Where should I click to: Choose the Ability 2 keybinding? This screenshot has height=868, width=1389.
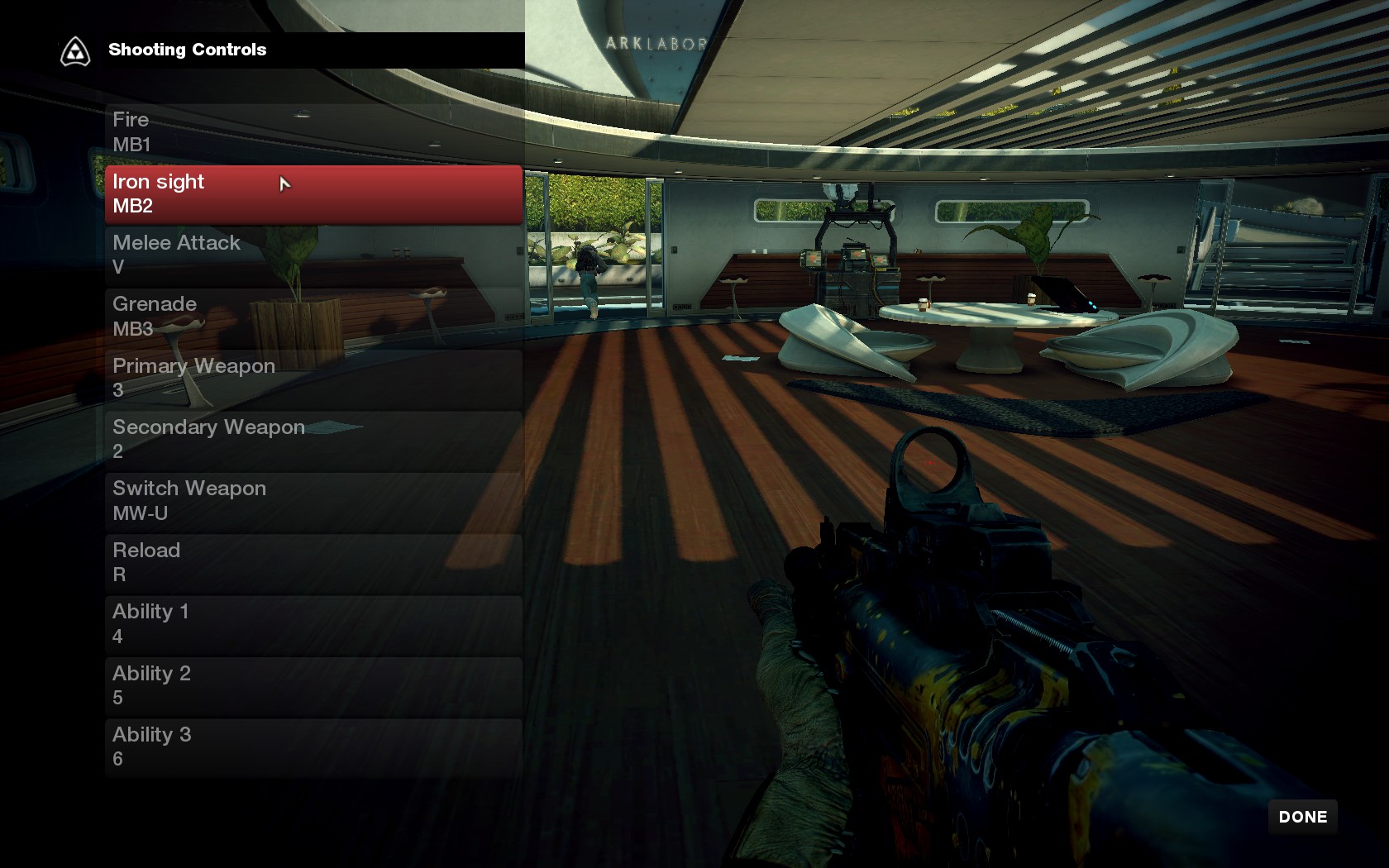click(x=313, y=685)
